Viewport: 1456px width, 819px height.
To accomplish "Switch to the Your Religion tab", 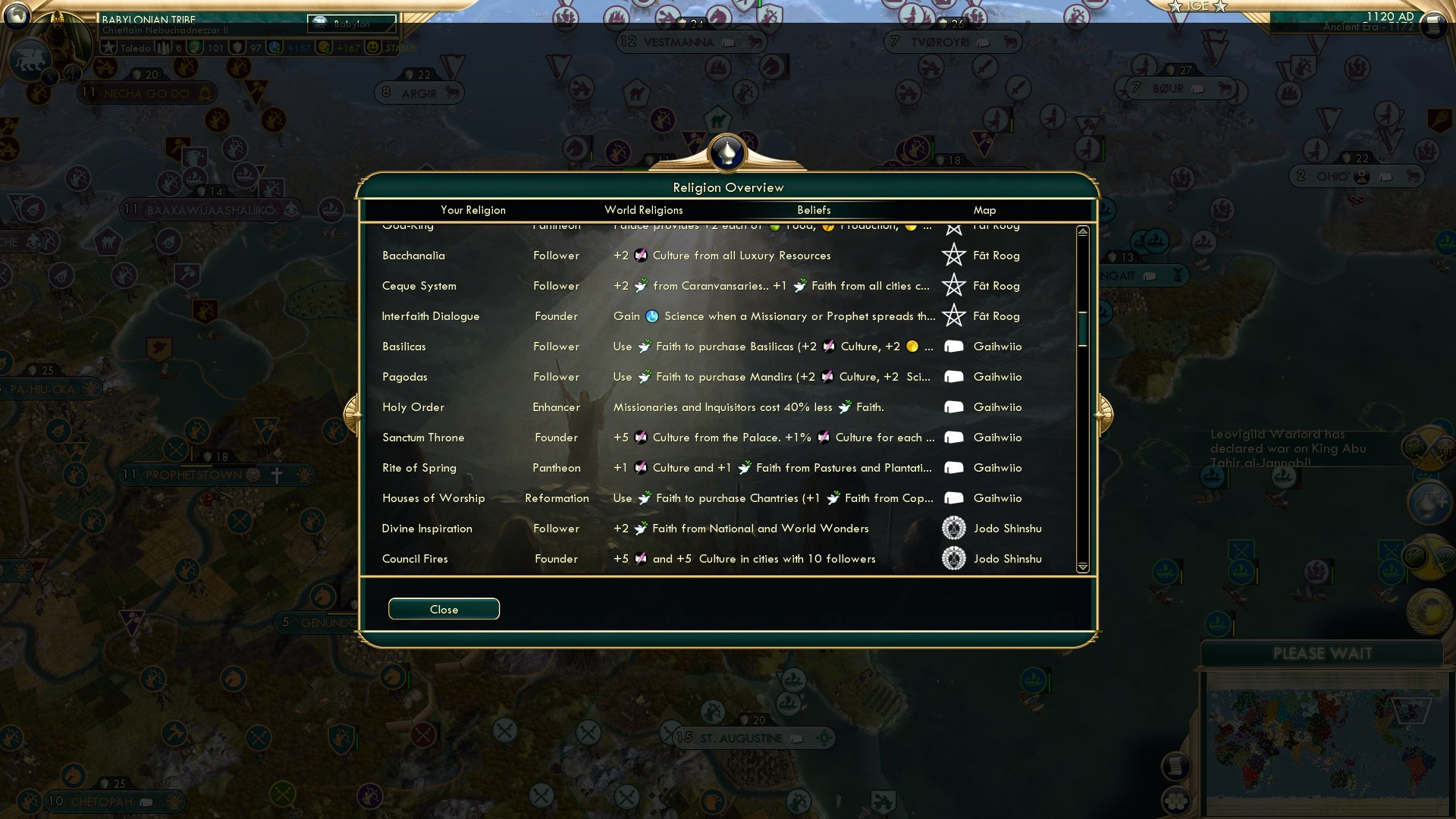I will 474,210.
